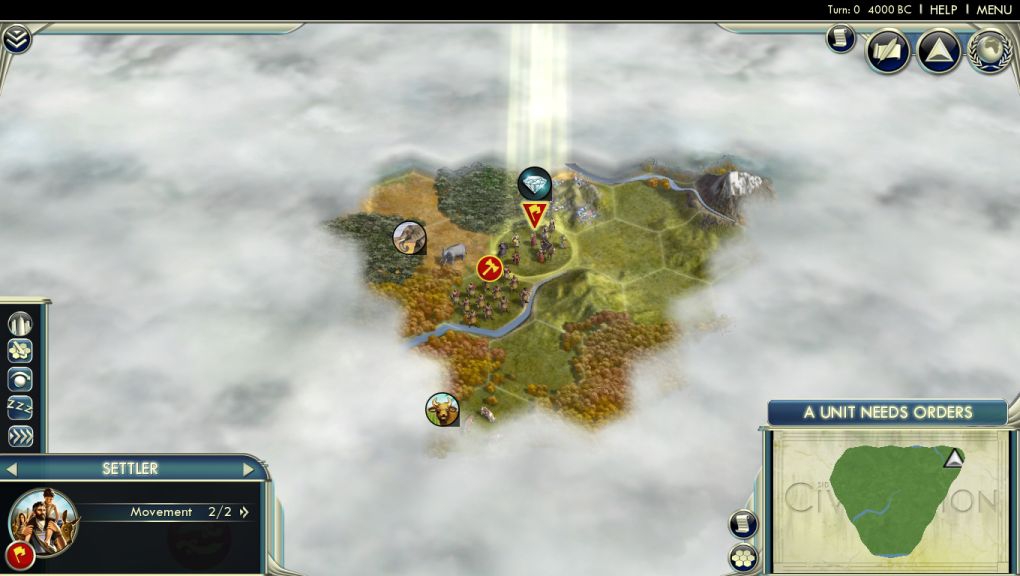Expand the top-left chevron dropdown panel
This screenshot has height=576, width=1020.
17,39
